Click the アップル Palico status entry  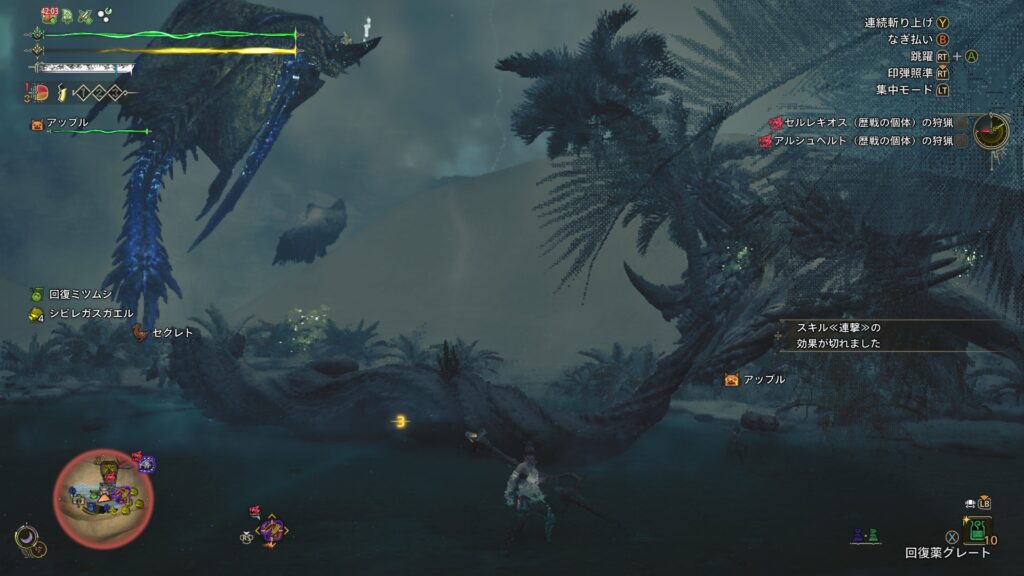(62, 123)
